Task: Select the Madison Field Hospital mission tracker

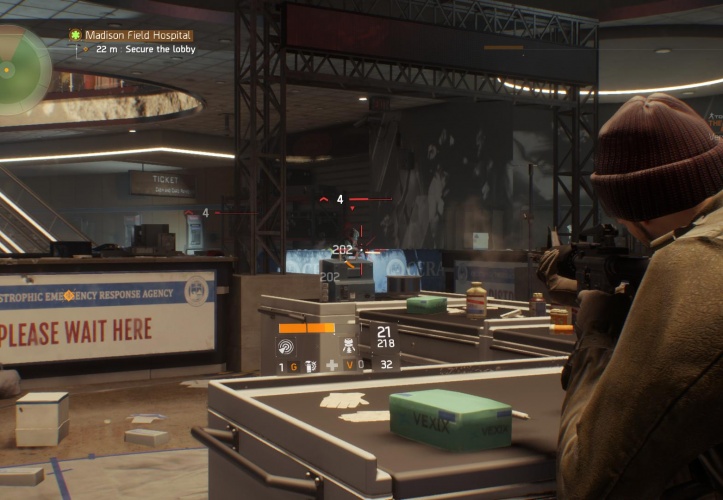Action: click(132, 35)
